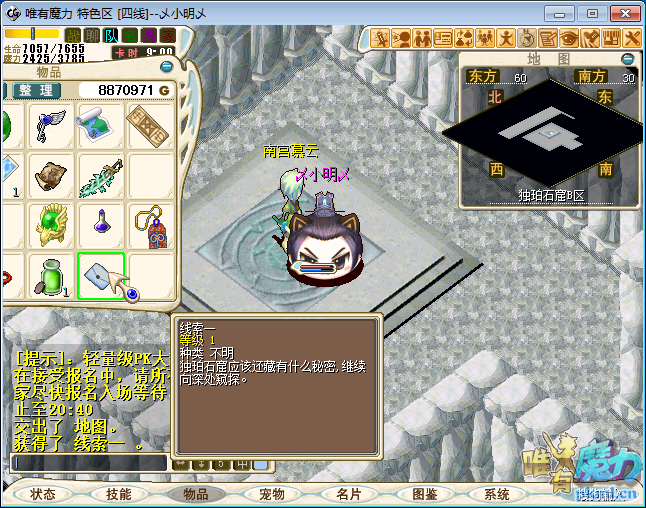This screenshot has width=646, height=508.
Task: Open the eye icon in toolbar
Action: (x=570, y=38)
